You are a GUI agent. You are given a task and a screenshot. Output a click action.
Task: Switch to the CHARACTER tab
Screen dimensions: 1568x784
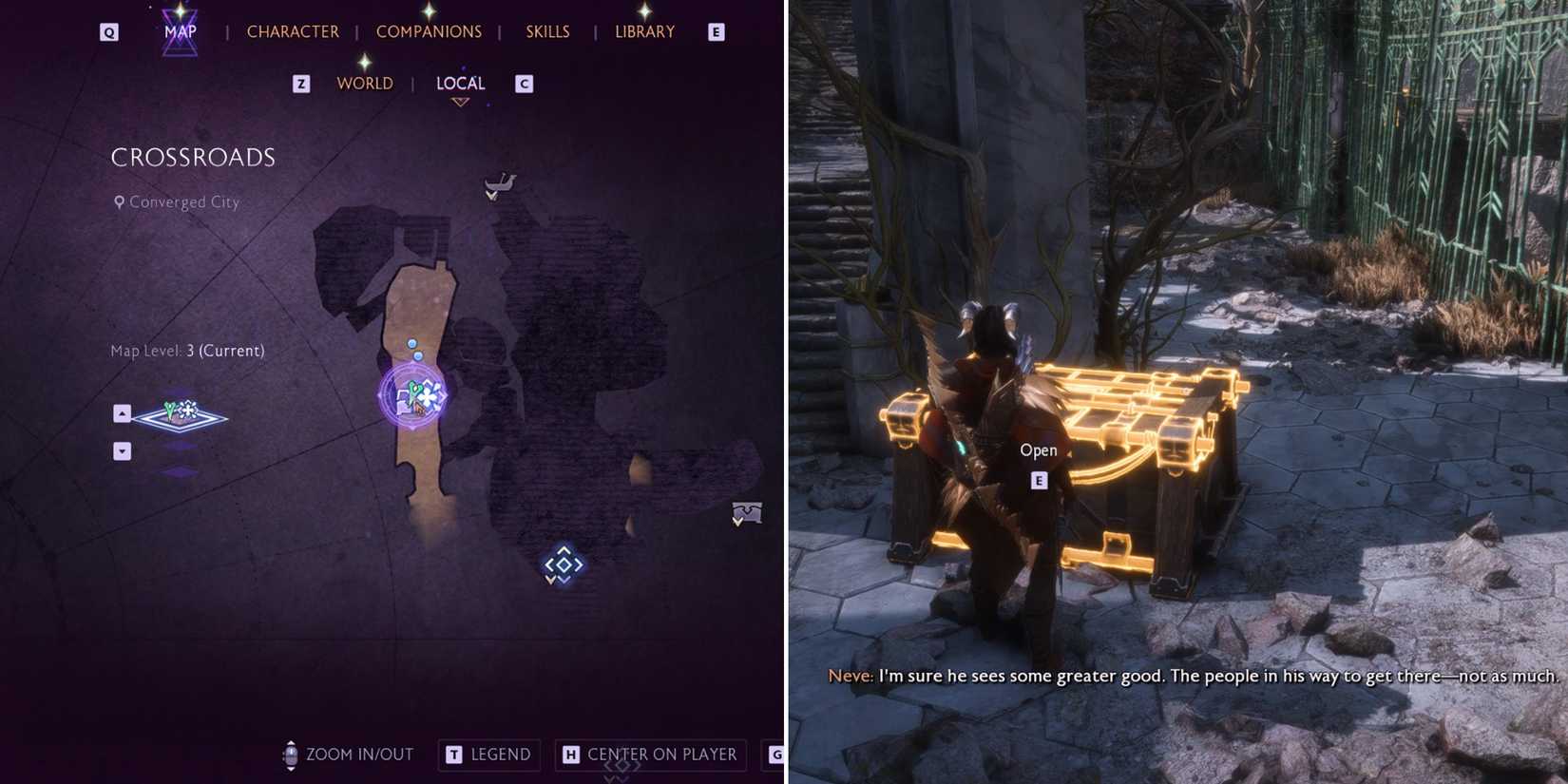[x=293, y=30]
